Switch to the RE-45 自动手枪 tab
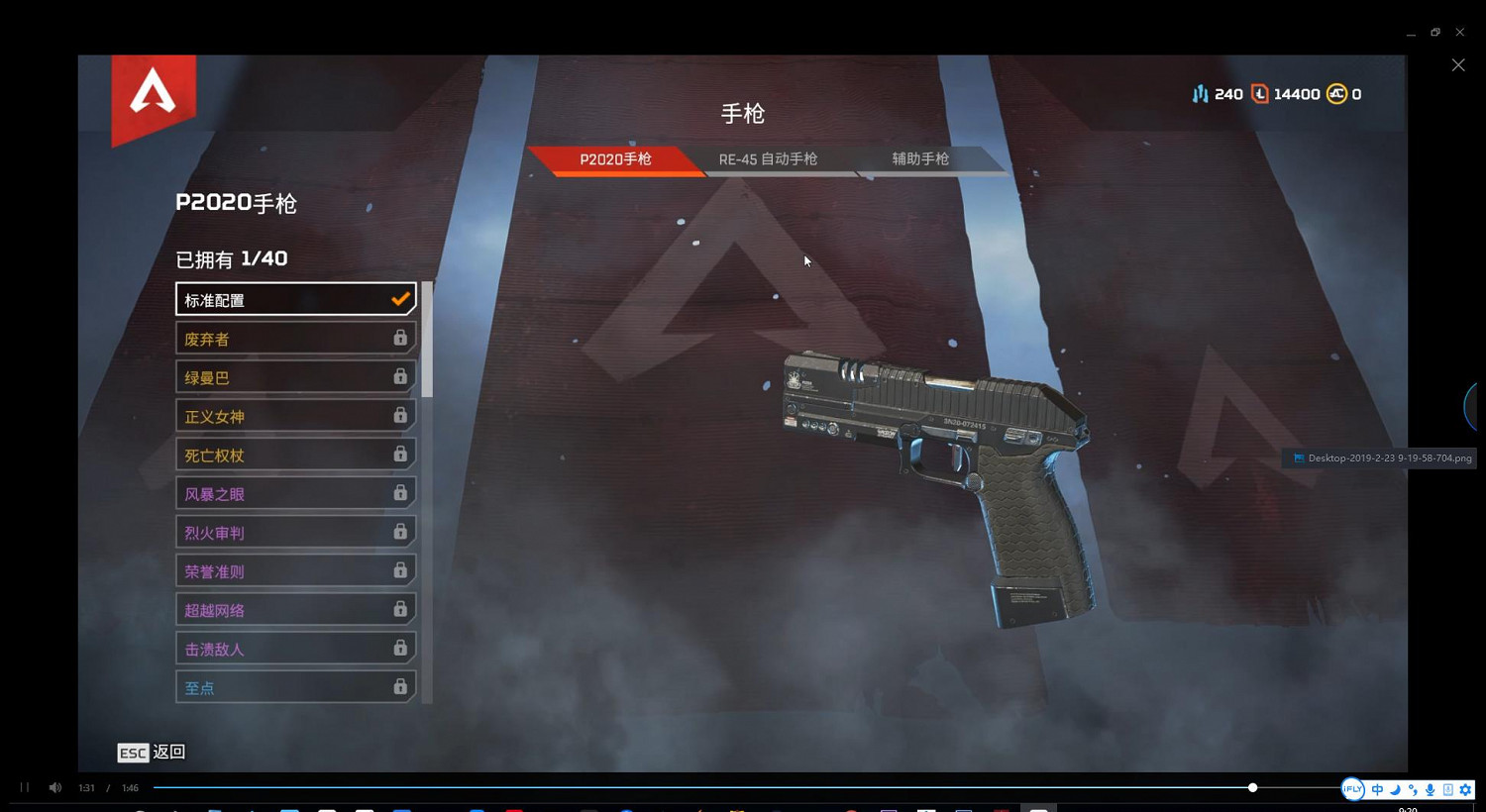This screenshot has height=812, width=1486. pyautogui.click(x=768, y=158)
